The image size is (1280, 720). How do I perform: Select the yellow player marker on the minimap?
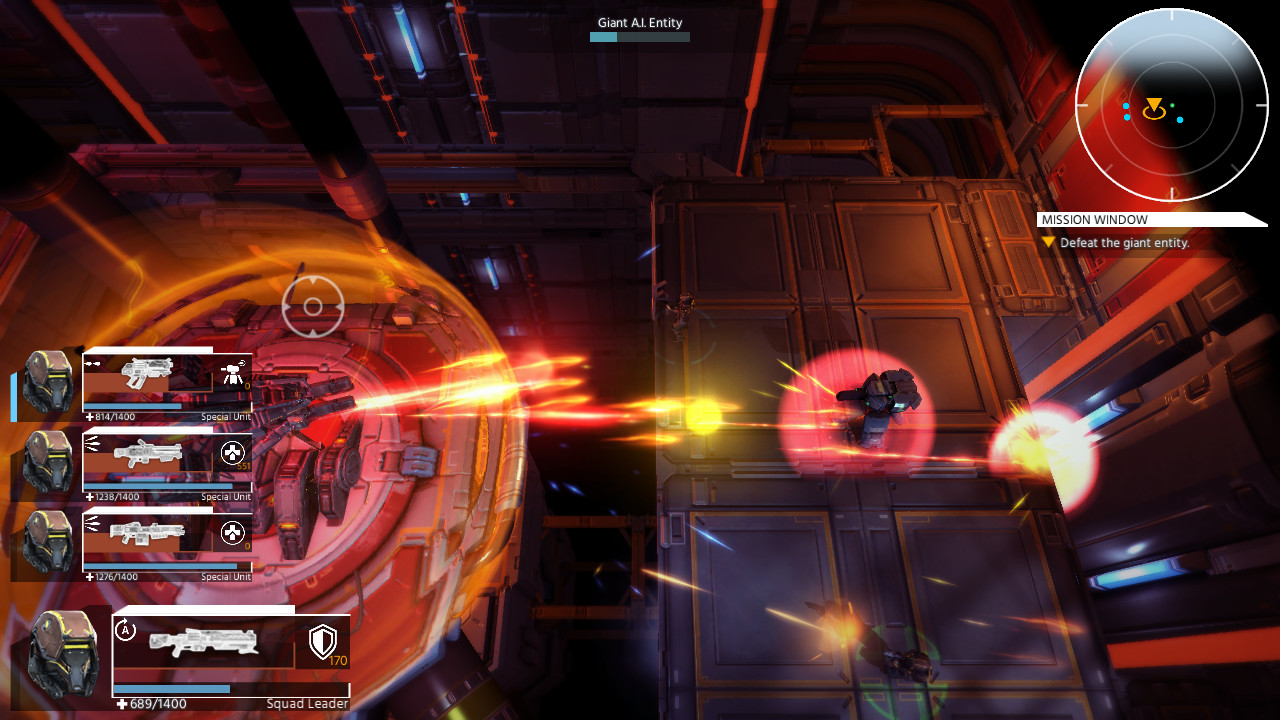pos(1156,102)
